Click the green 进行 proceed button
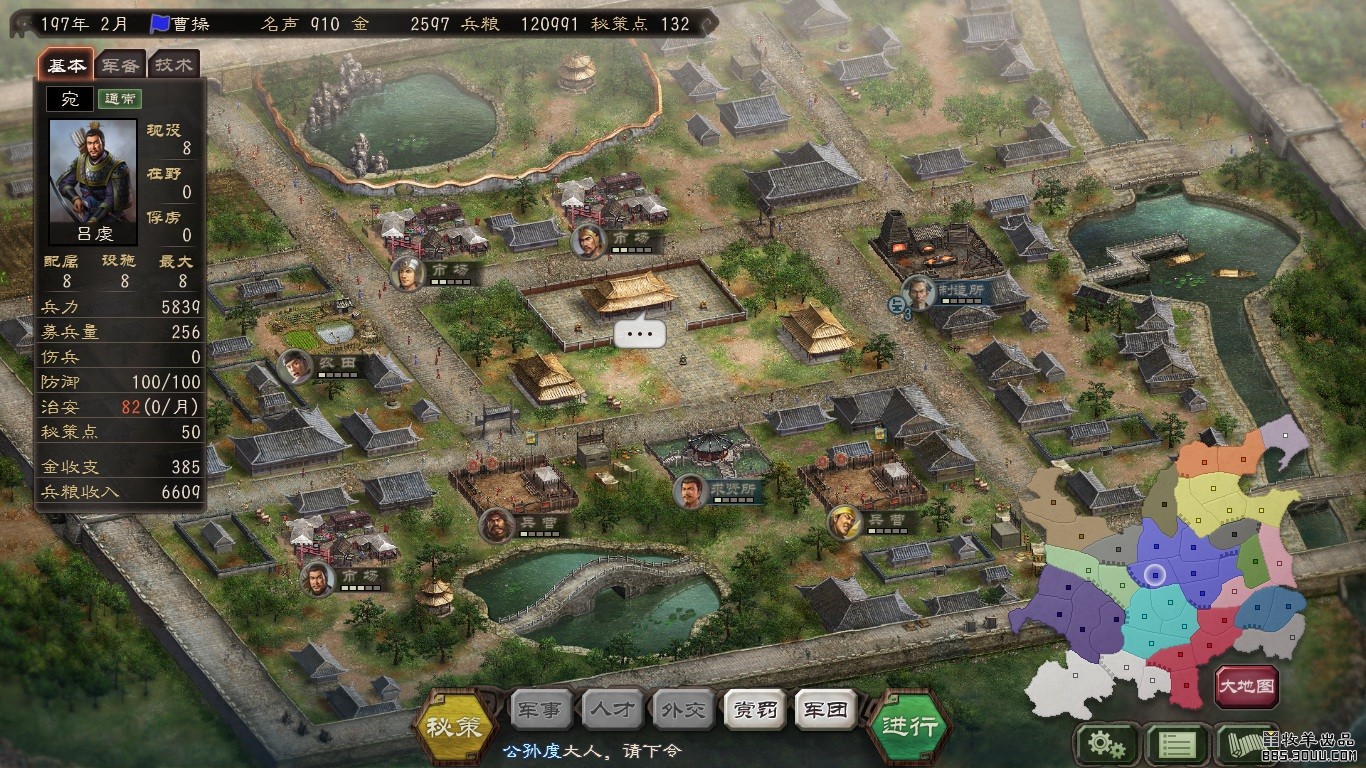 909,727
